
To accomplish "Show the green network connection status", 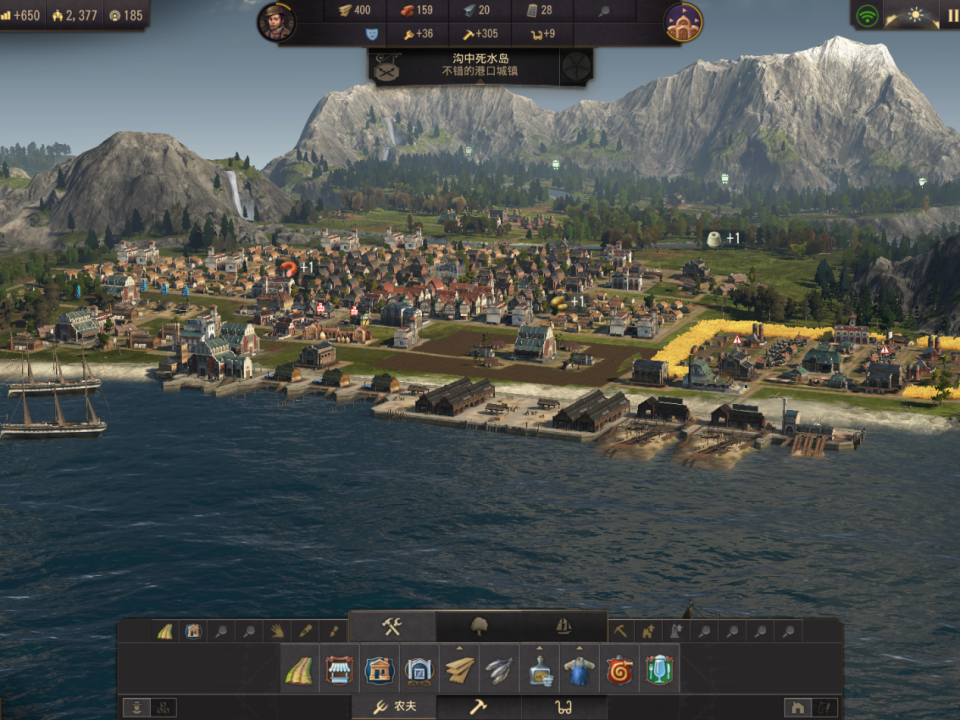I will pyautogui.click(x=867, y=16).
